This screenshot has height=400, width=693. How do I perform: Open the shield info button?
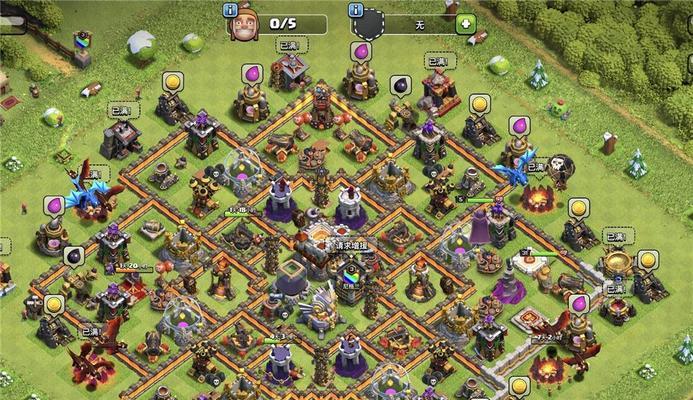tap(356, 10)
